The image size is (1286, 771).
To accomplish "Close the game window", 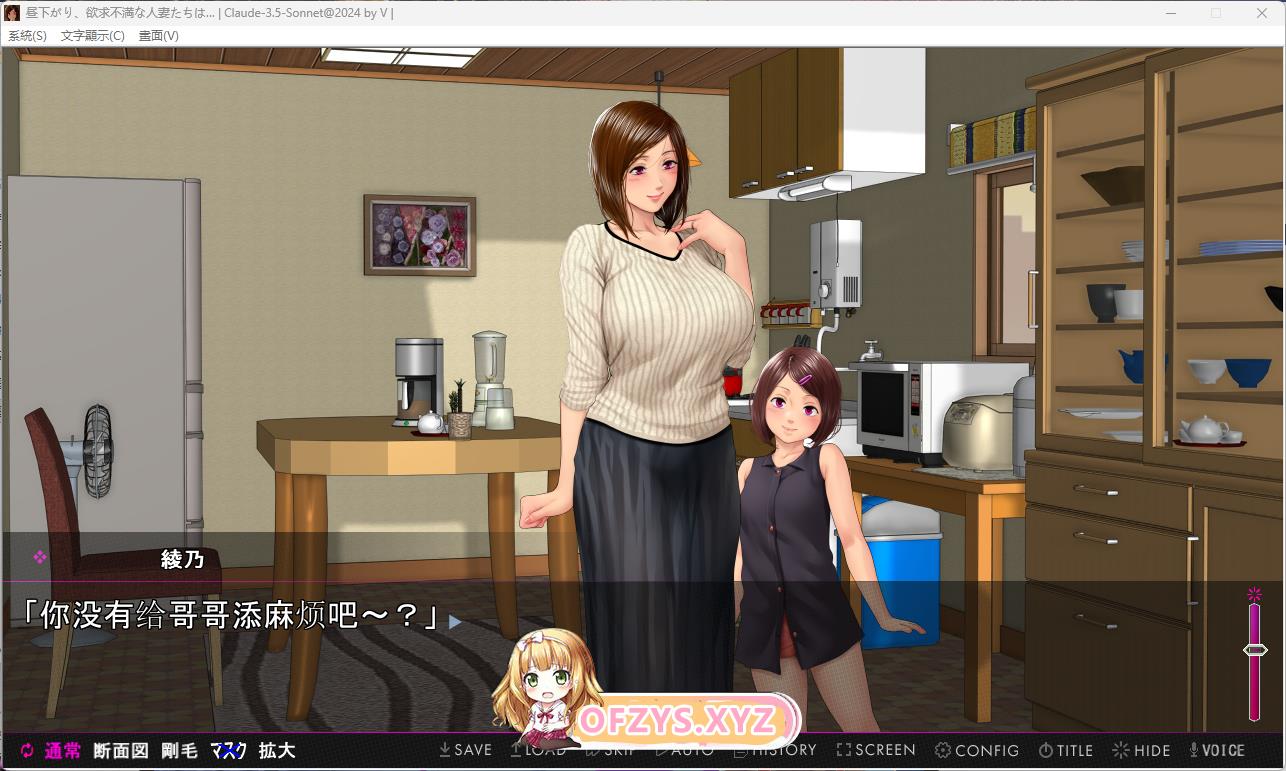I will coord(1262,13).
